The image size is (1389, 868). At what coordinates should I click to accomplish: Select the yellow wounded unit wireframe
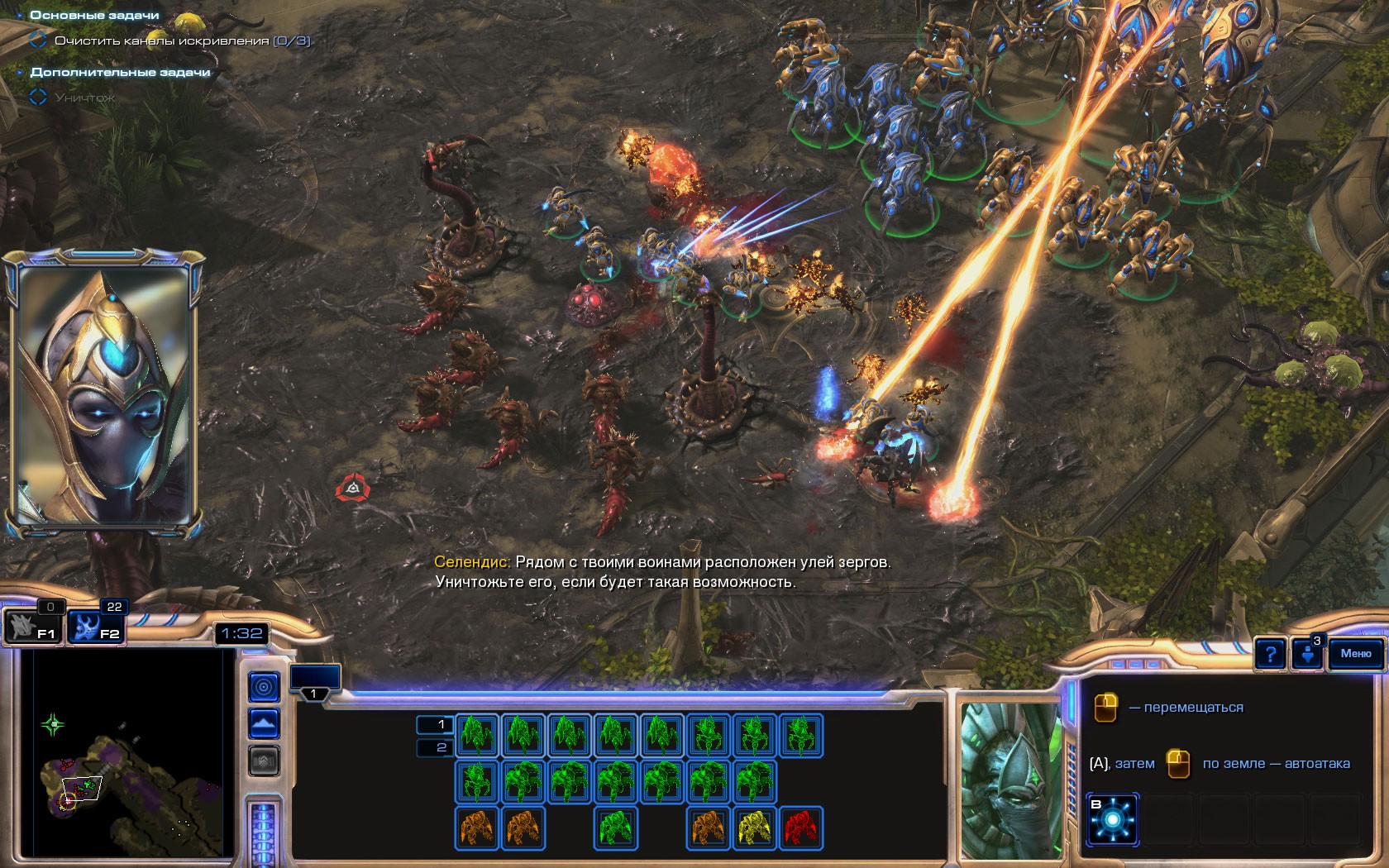click(754, 827)
